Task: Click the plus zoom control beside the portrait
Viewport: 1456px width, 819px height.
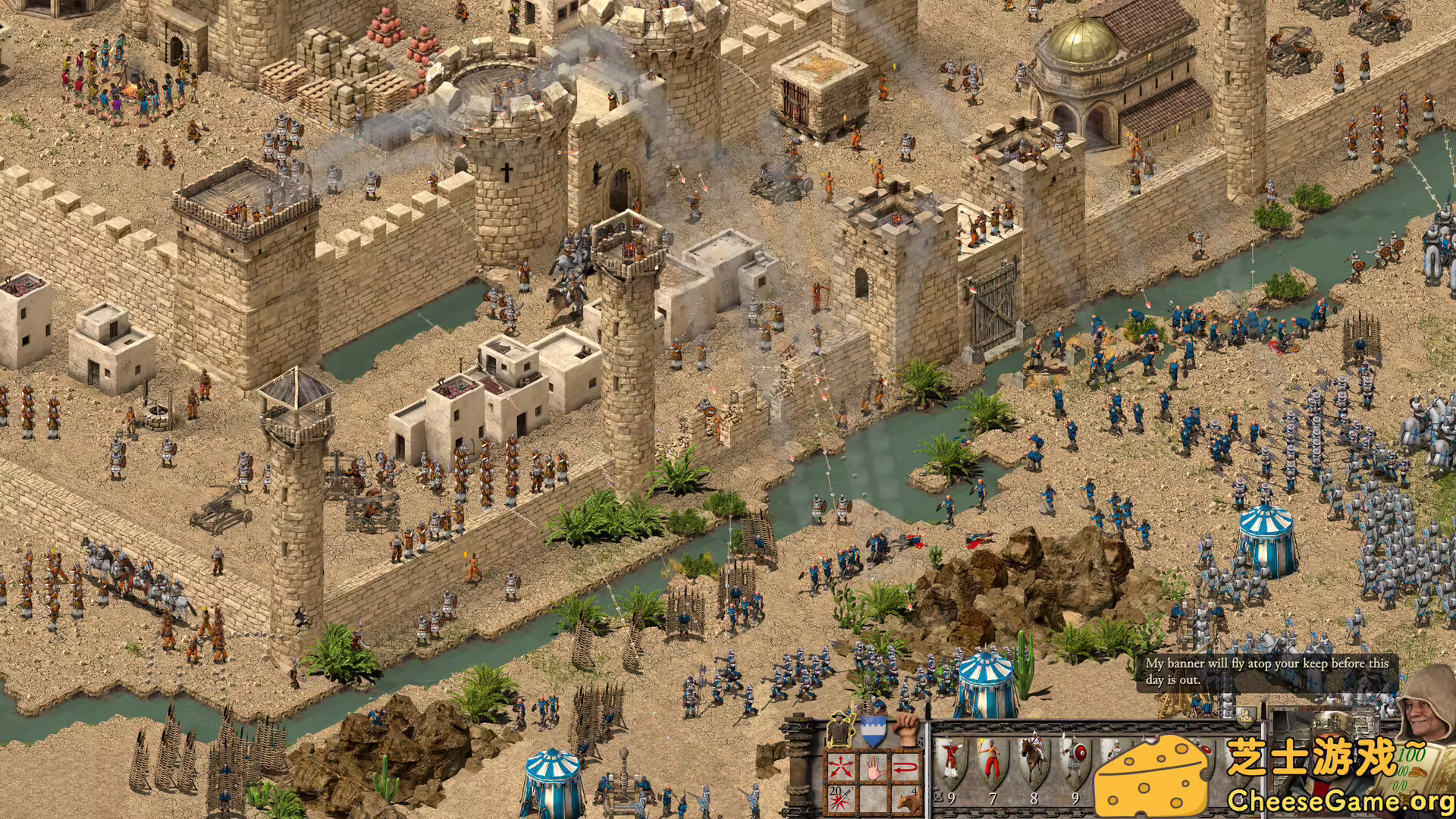Action: coord(1377,708)
